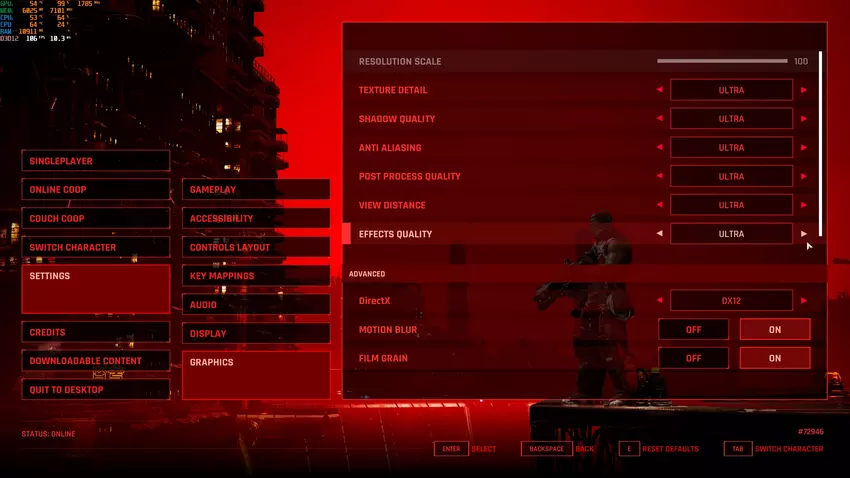The height and width of the screenshot is (478, 850).
Task: Select Online Coop mode
Action: coord(96,190)
